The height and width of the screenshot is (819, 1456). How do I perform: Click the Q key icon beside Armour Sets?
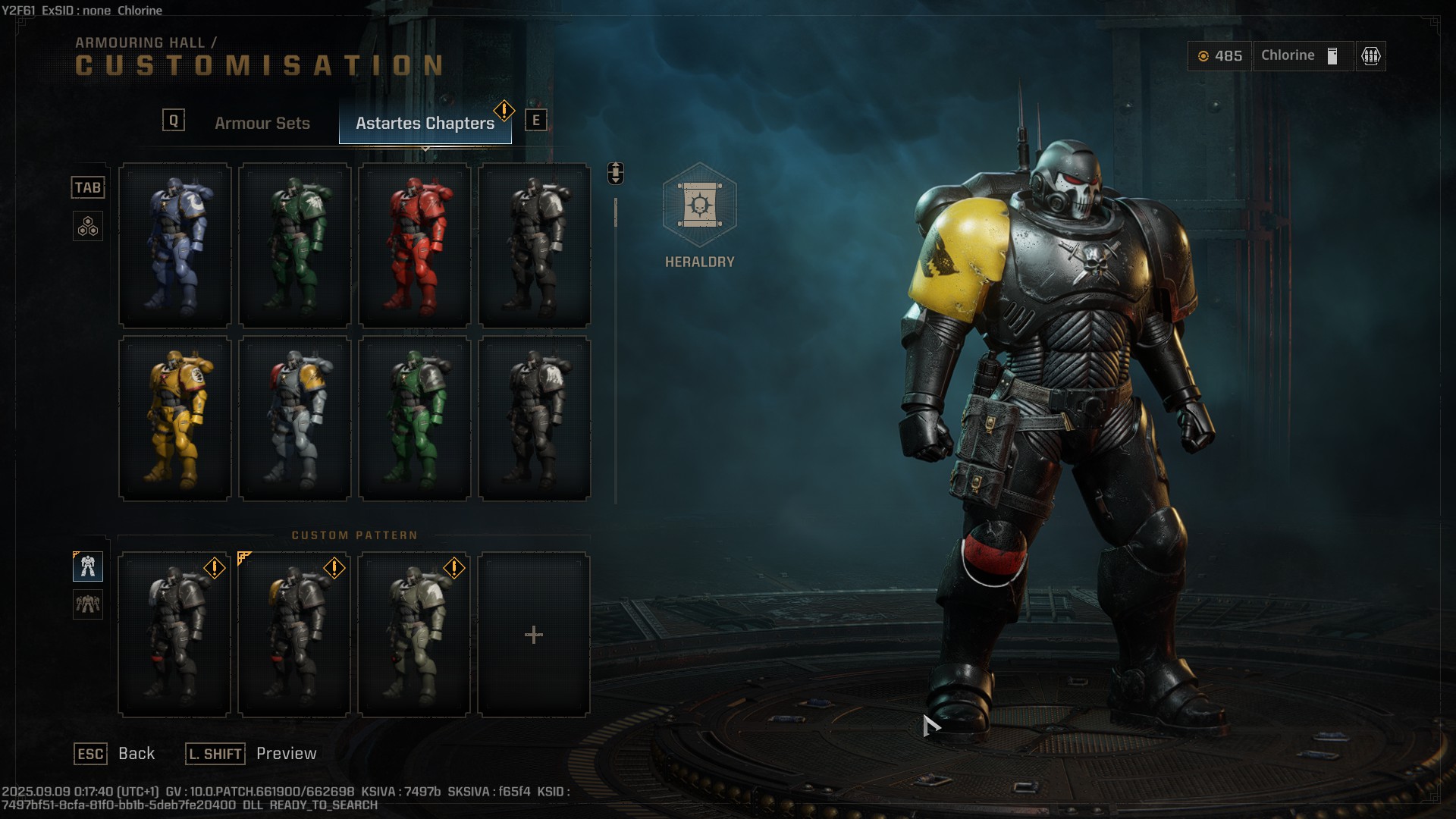pos(173,119)
